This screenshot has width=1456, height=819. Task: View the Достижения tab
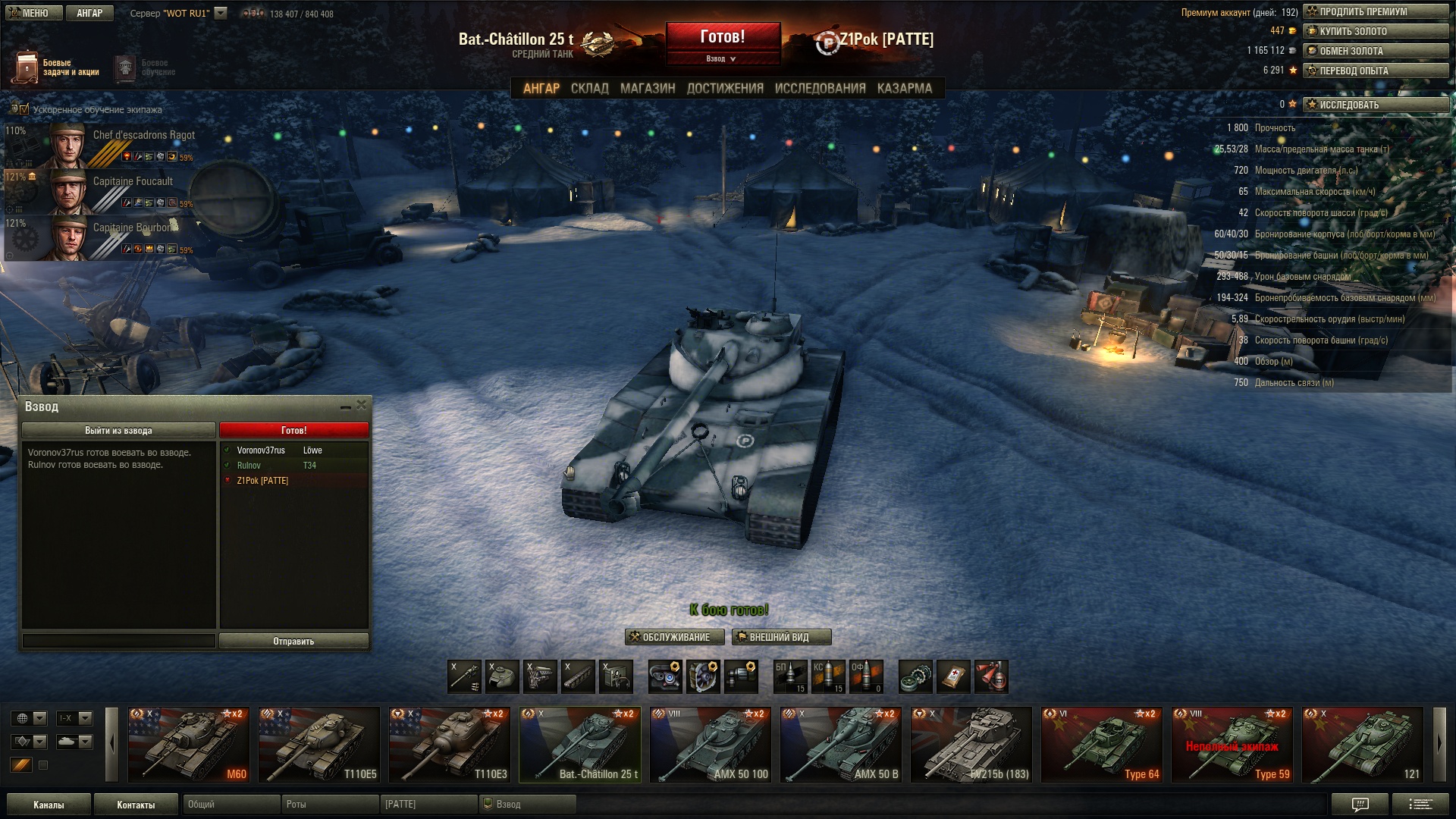point(725,89)
